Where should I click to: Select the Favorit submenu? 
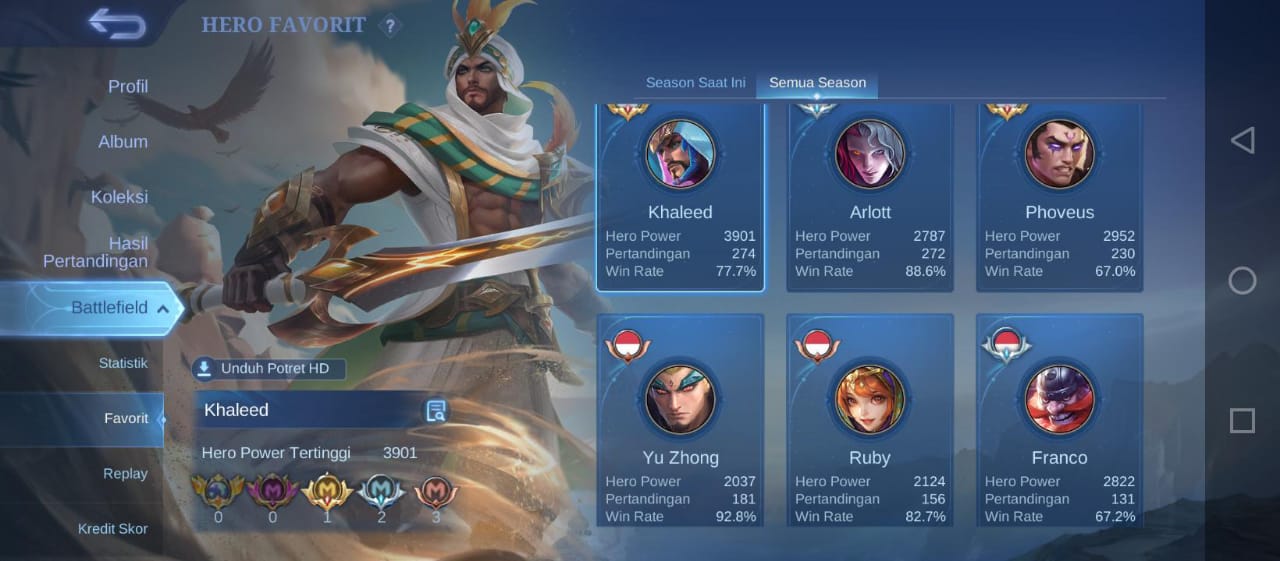[126, 418]
